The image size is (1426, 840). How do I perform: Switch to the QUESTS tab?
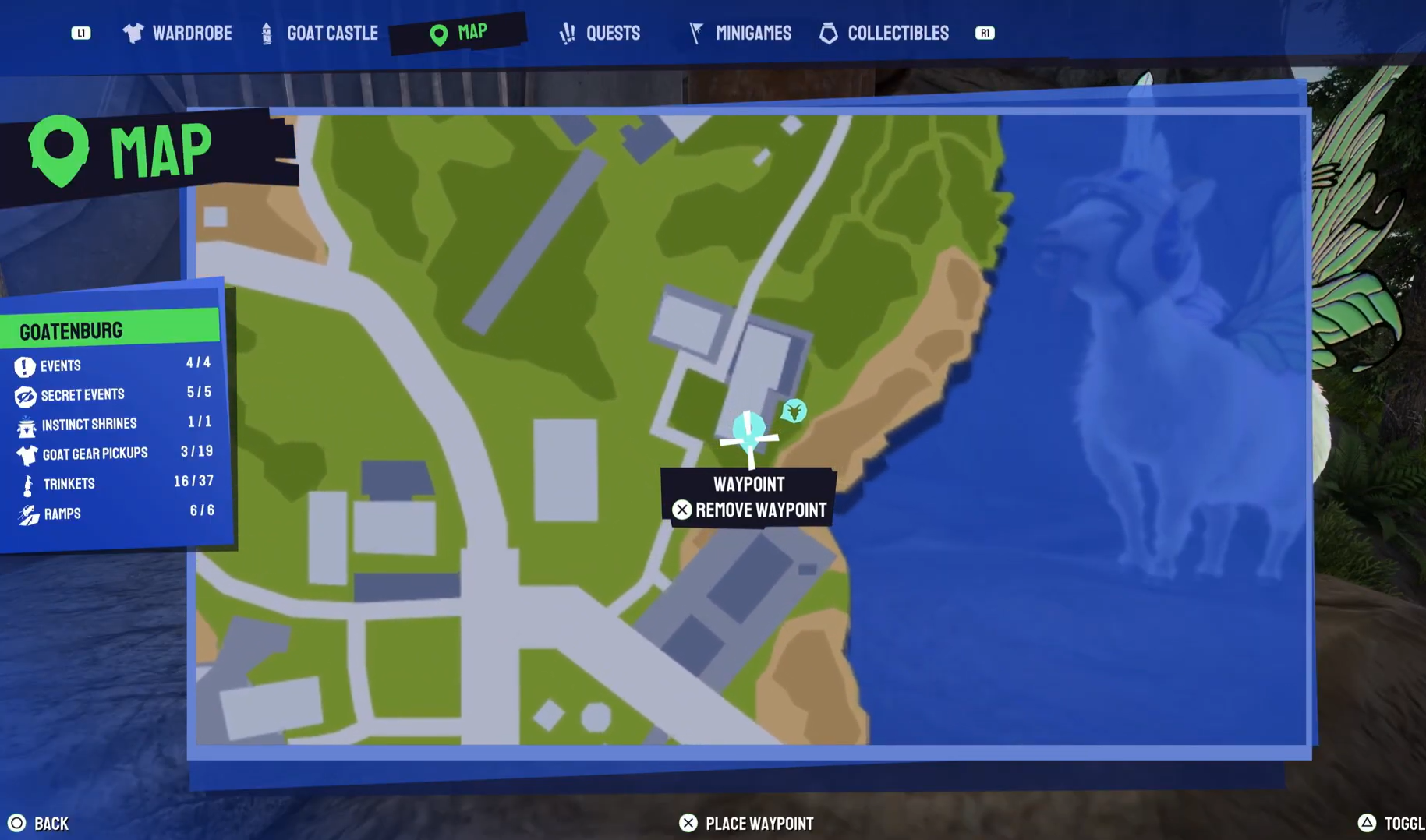(613, 33)
